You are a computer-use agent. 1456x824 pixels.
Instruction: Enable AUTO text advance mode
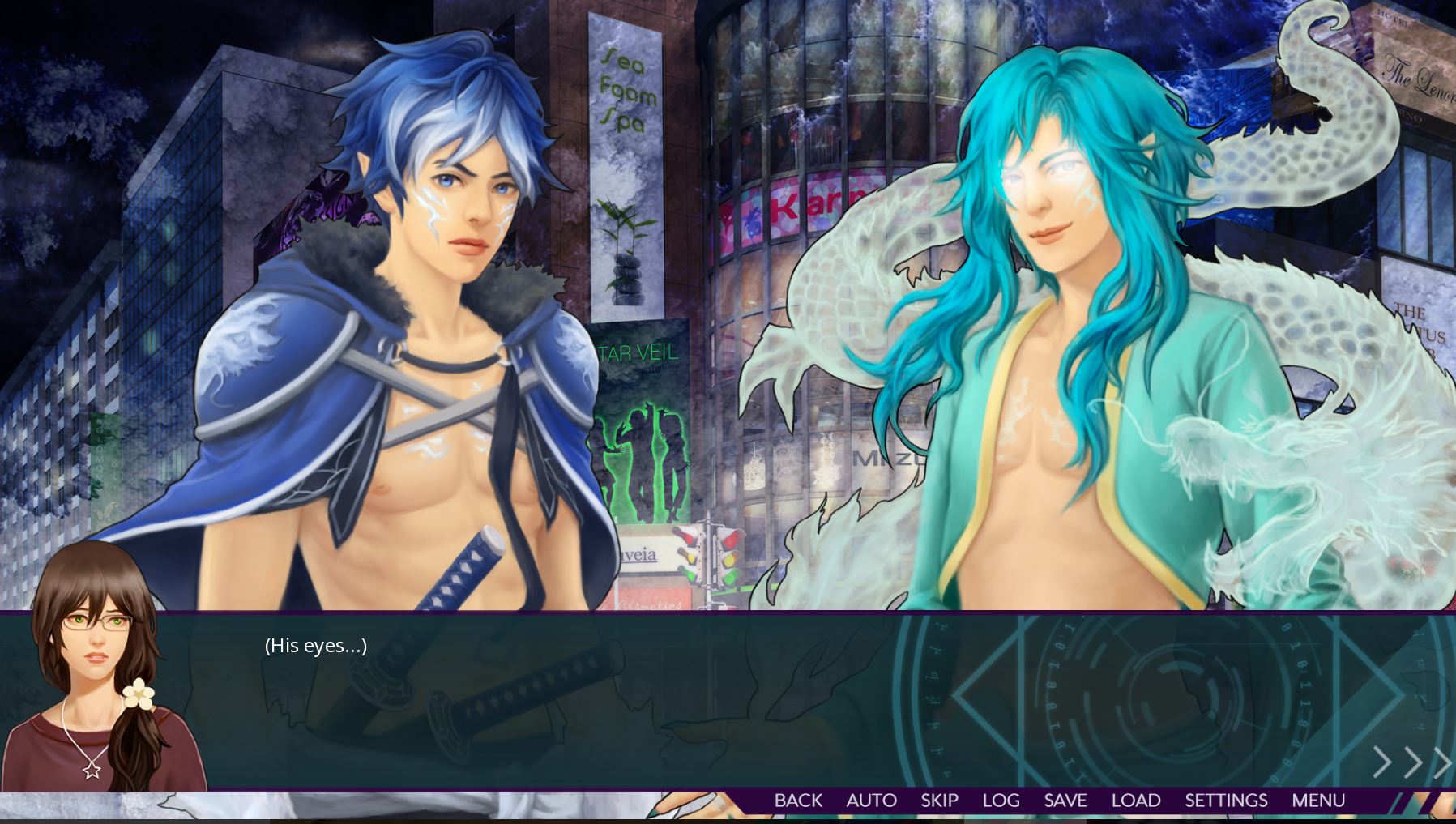tap(871, 801)
